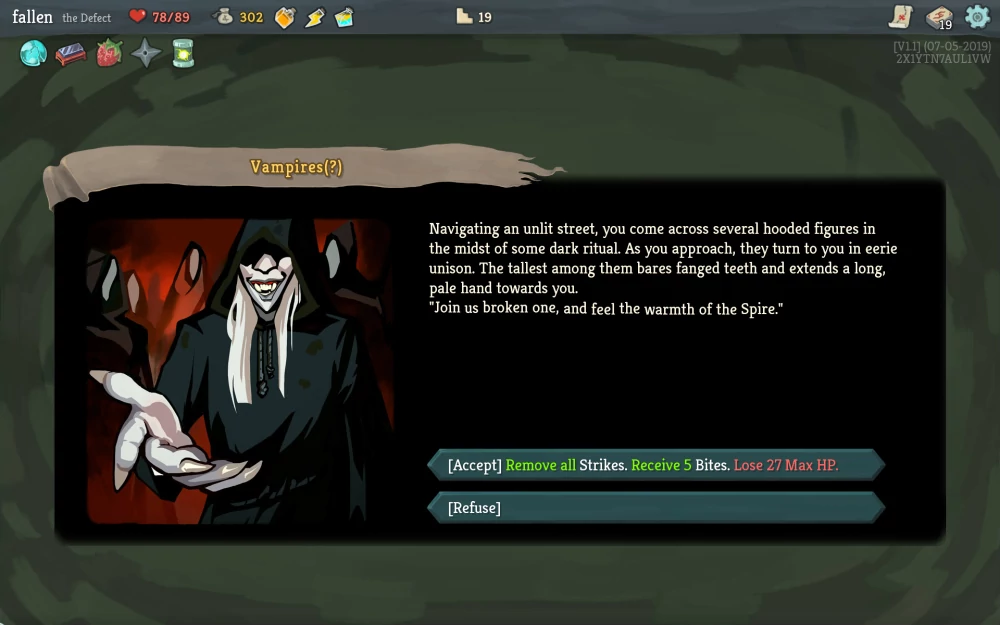Inspect the Shuriken relic

click(x=146, y=54)
